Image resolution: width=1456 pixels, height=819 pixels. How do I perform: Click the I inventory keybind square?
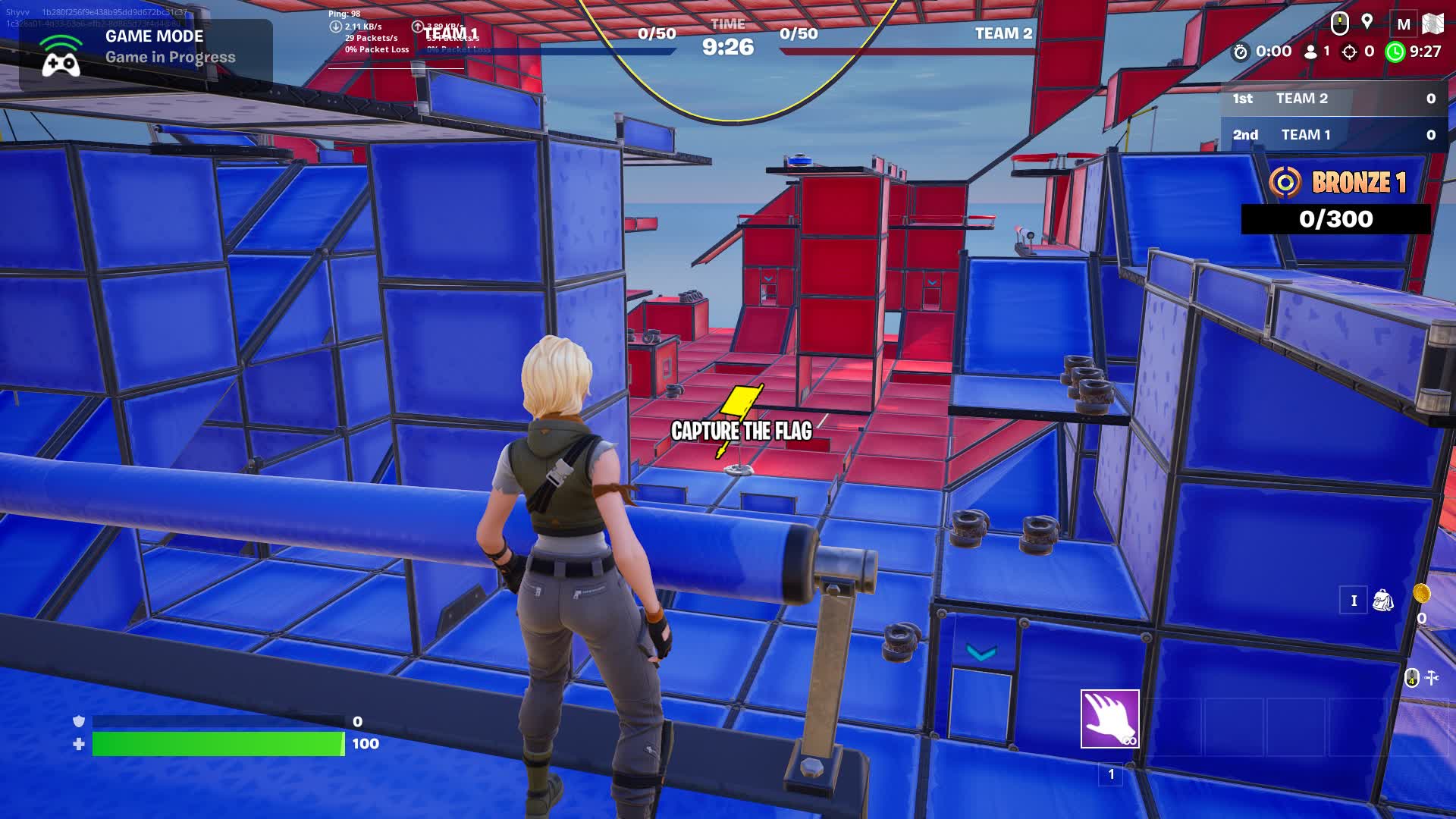(1354, 601)
